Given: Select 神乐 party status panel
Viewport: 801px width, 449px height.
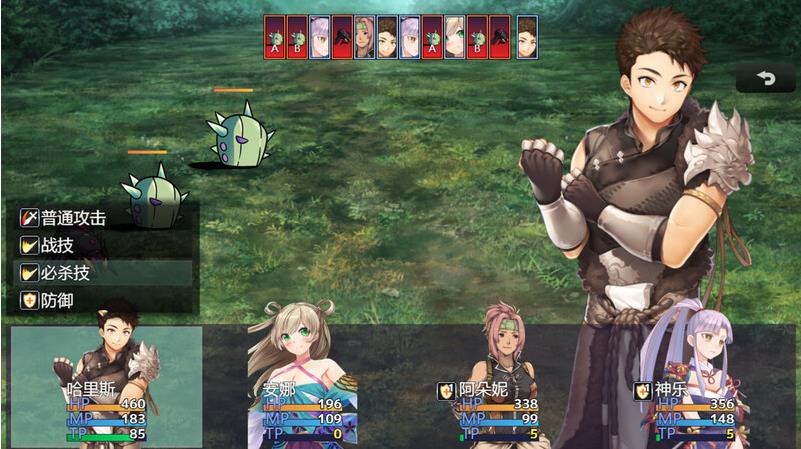Looking at the screenshot, I should click(x=696, y=387).
